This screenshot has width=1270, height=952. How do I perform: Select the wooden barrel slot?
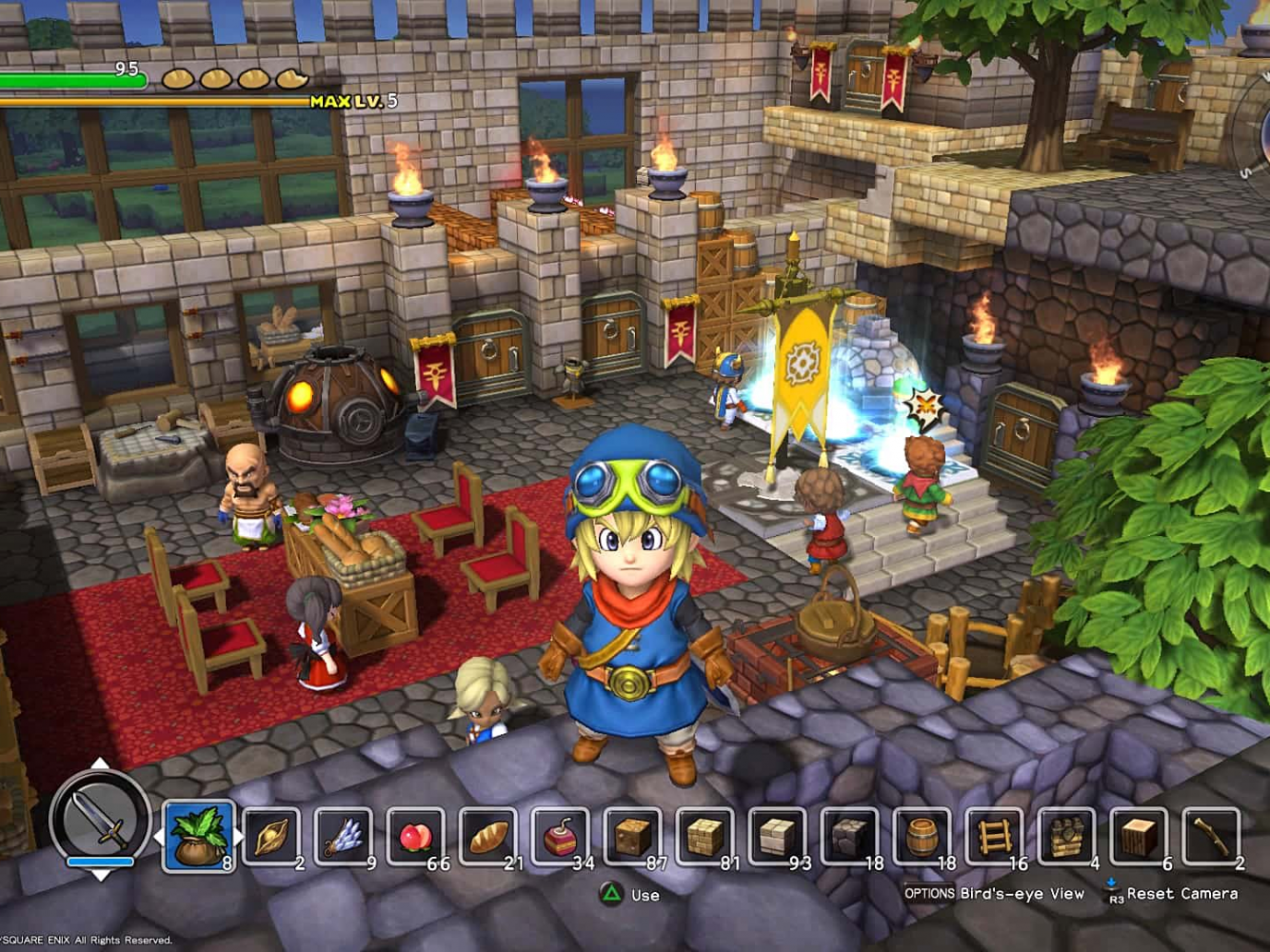921,837
